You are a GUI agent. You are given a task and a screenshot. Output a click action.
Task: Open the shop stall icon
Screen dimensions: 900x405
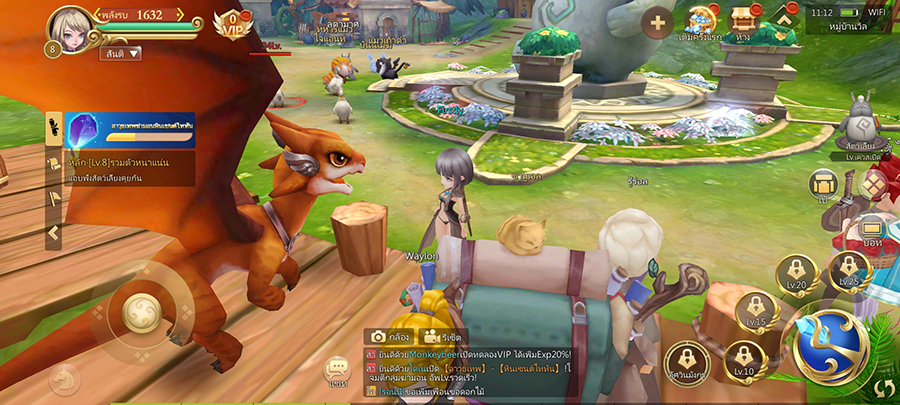tap(742, 20)
